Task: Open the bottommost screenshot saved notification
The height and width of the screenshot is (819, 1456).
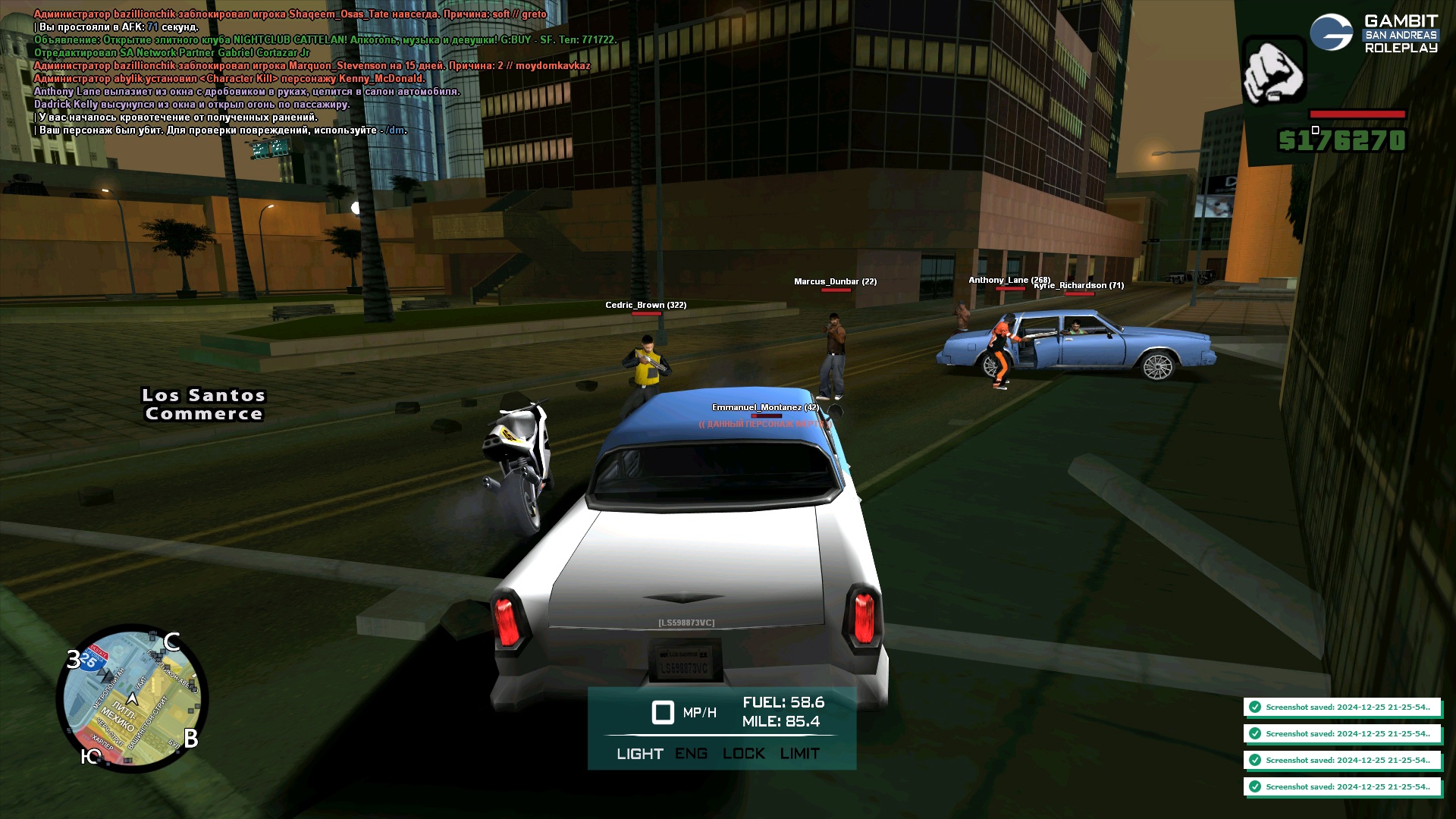Action: click(1341, 787)
